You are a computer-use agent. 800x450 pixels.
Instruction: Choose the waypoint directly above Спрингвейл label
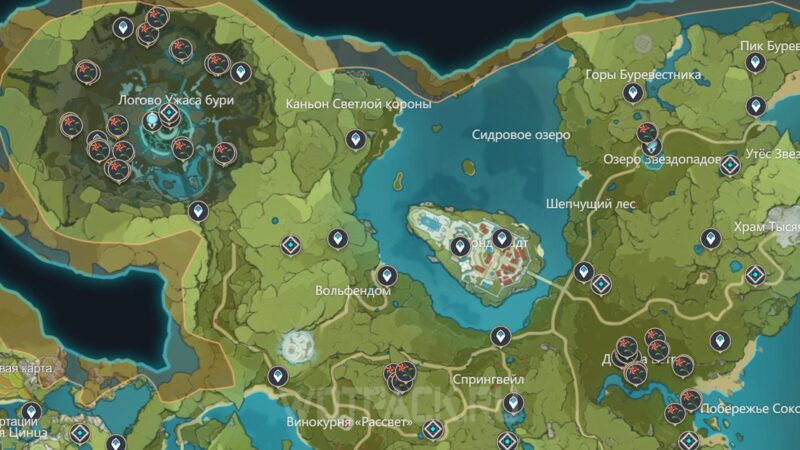tap(499, 337)
